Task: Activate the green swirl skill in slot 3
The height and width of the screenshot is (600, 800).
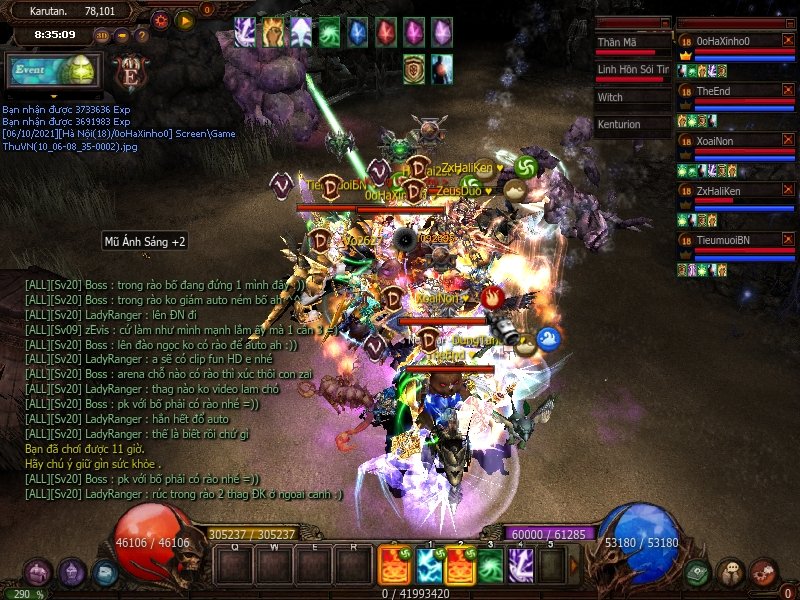Action: 490,566
